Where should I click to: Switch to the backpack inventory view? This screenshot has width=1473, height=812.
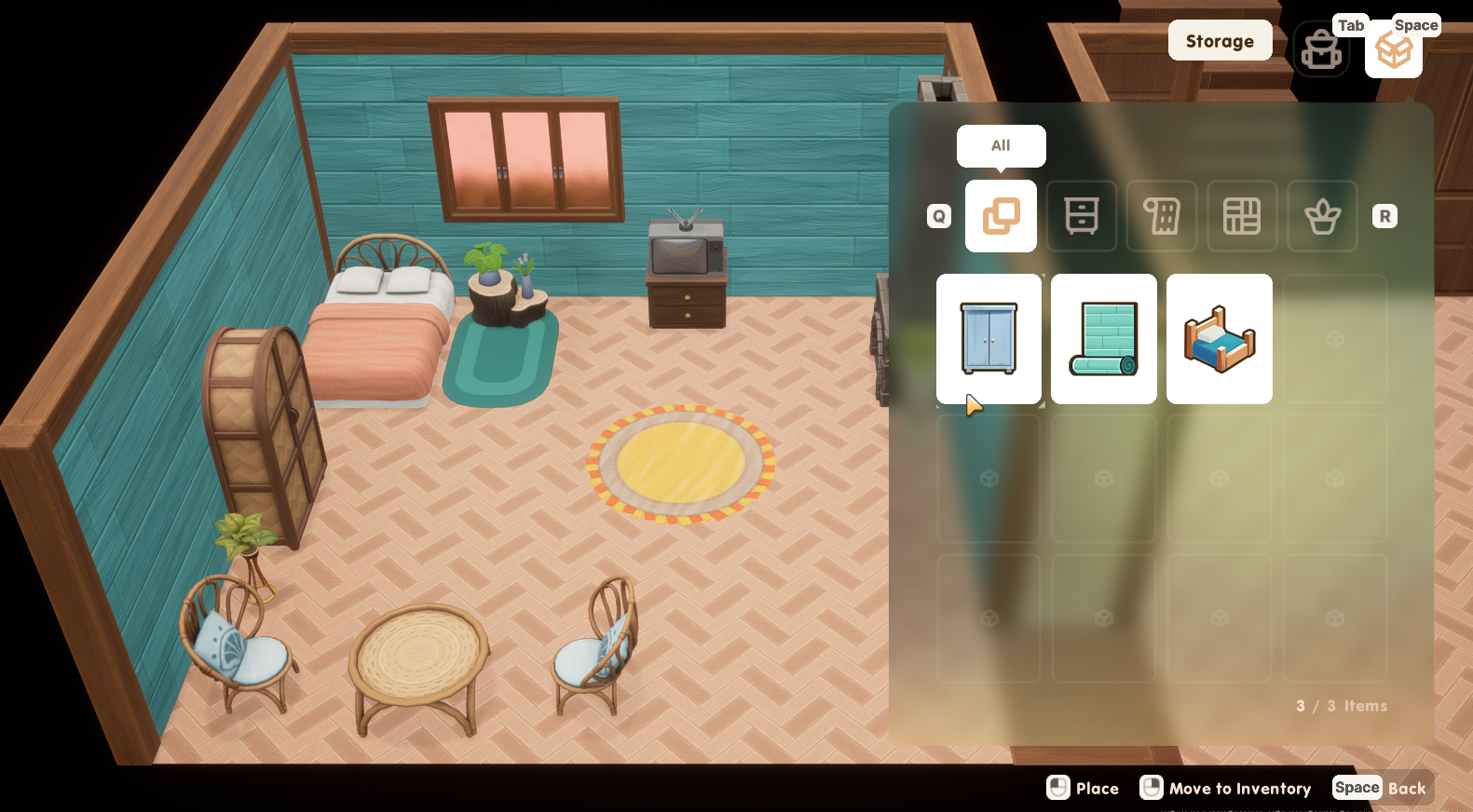[1321, 50]
